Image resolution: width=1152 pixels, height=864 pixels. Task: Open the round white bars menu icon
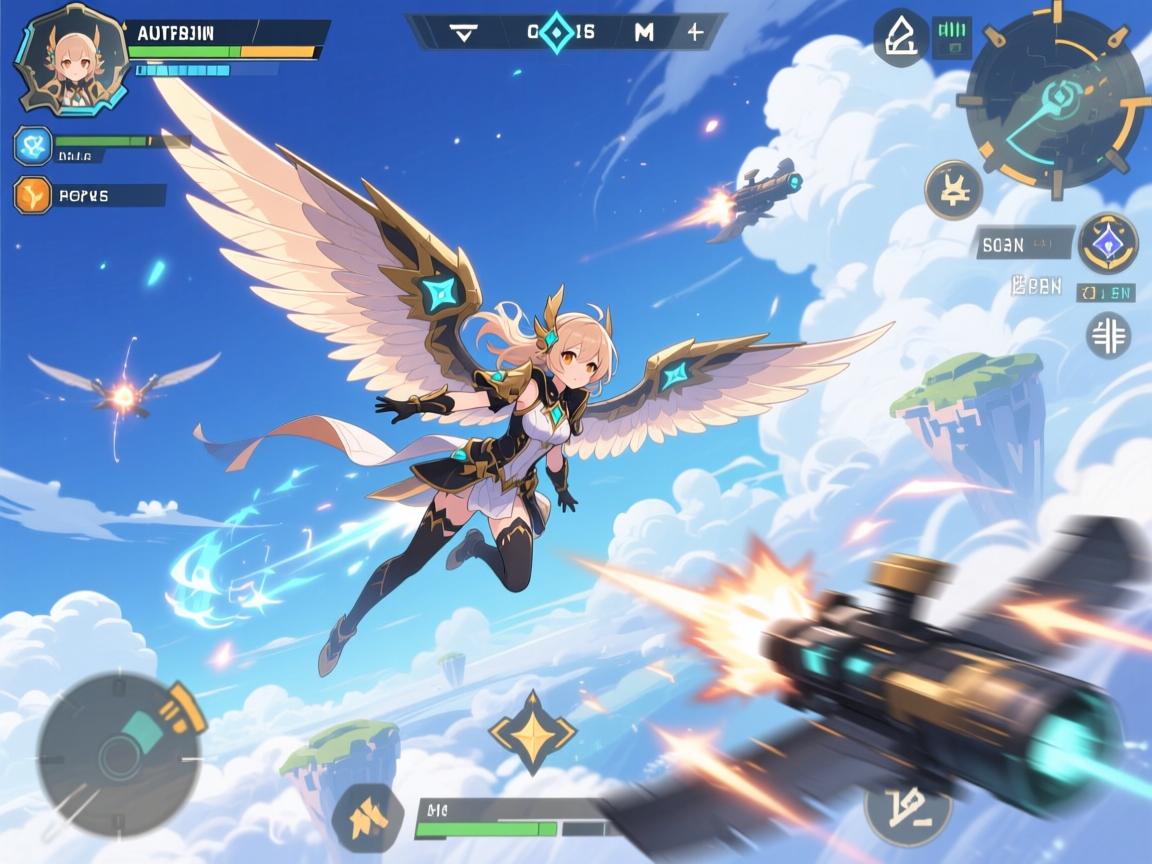(x=1108, y=334)
